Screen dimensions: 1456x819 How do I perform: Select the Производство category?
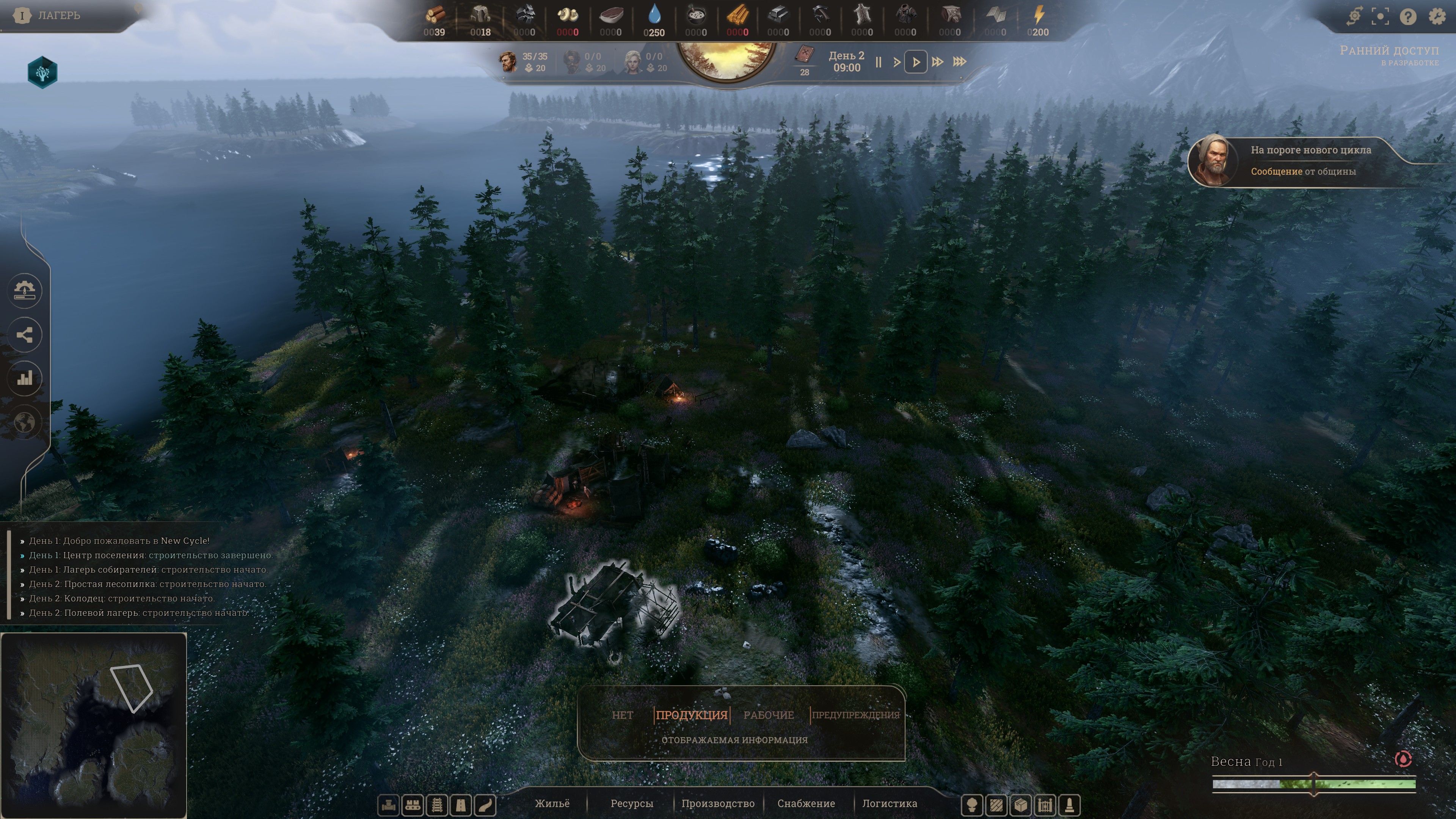718,803
